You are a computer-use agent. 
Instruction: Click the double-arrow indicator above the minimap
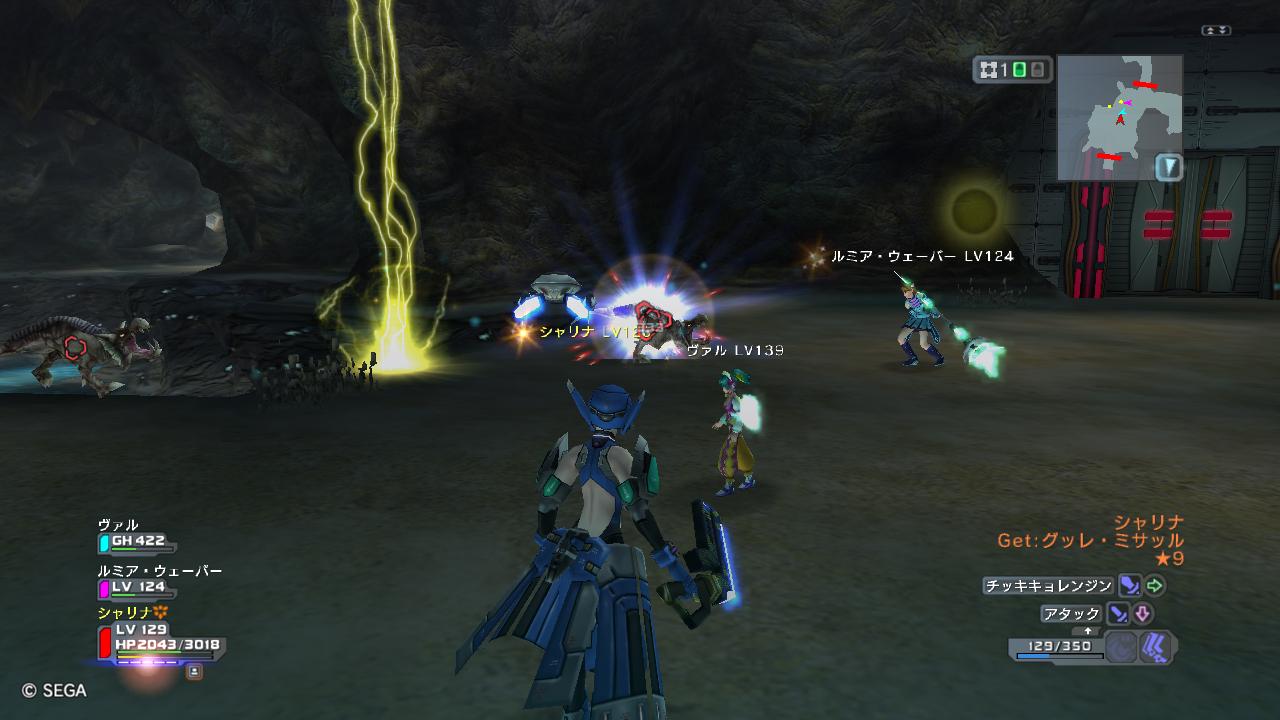(x=1216, y=31)
